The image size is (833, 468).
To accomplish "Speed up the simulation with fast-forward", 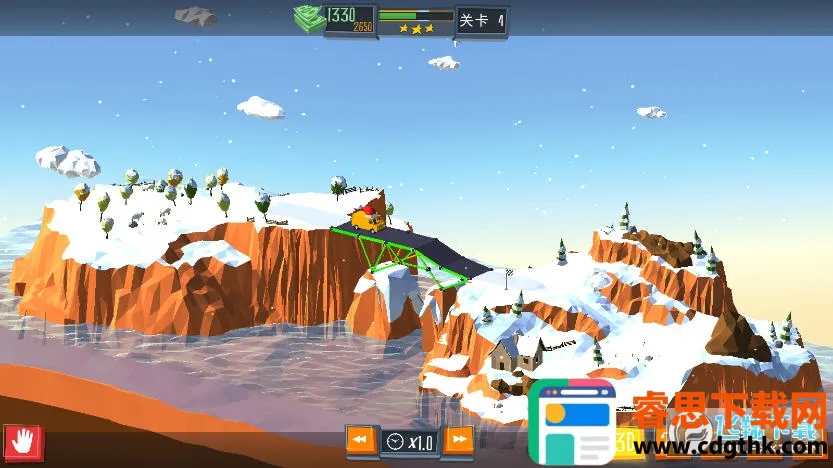I will pos(458,440).
